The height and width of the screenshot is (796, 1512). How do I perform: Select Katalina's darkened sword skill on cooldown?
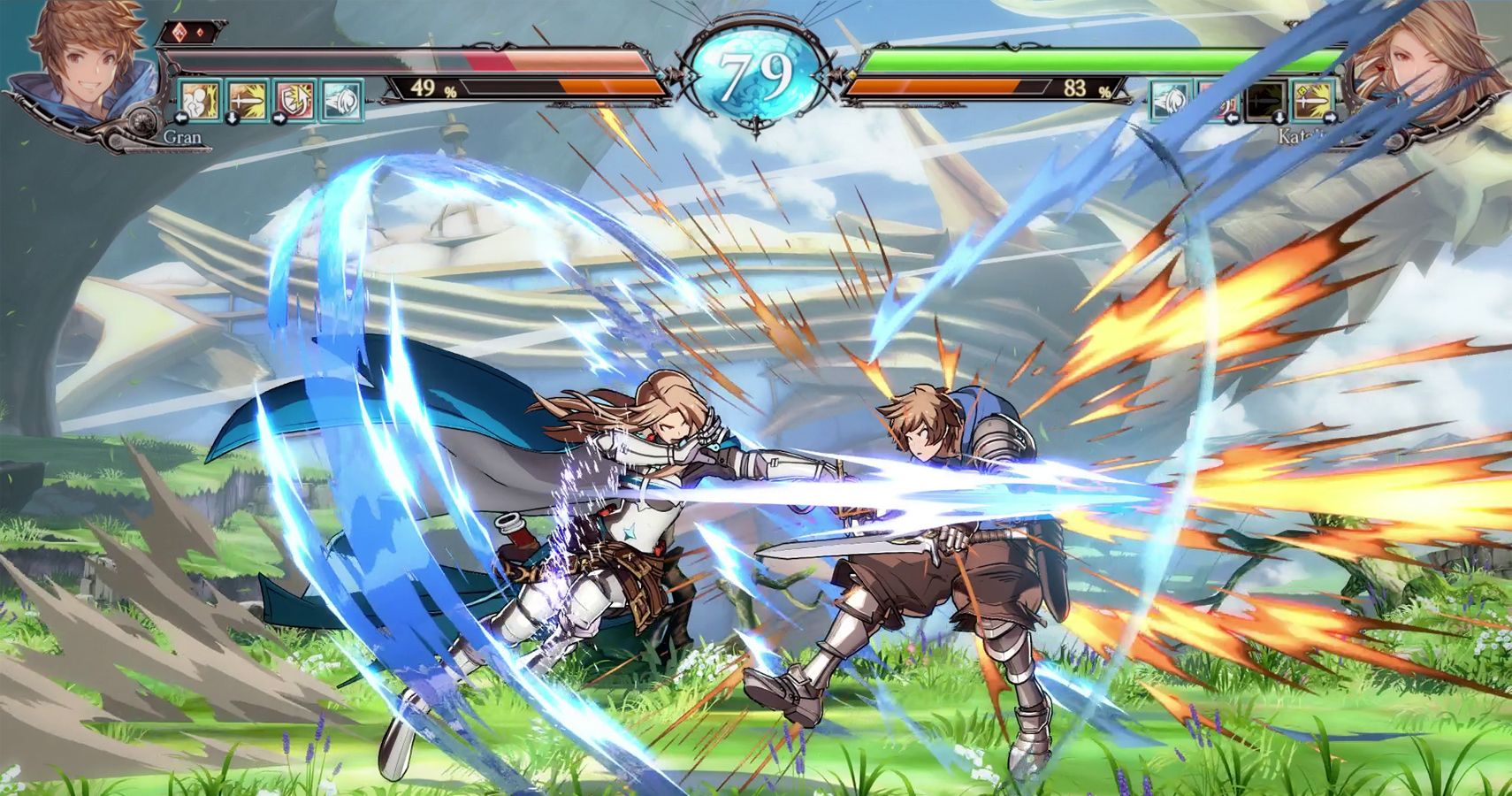coord(1264,101)
